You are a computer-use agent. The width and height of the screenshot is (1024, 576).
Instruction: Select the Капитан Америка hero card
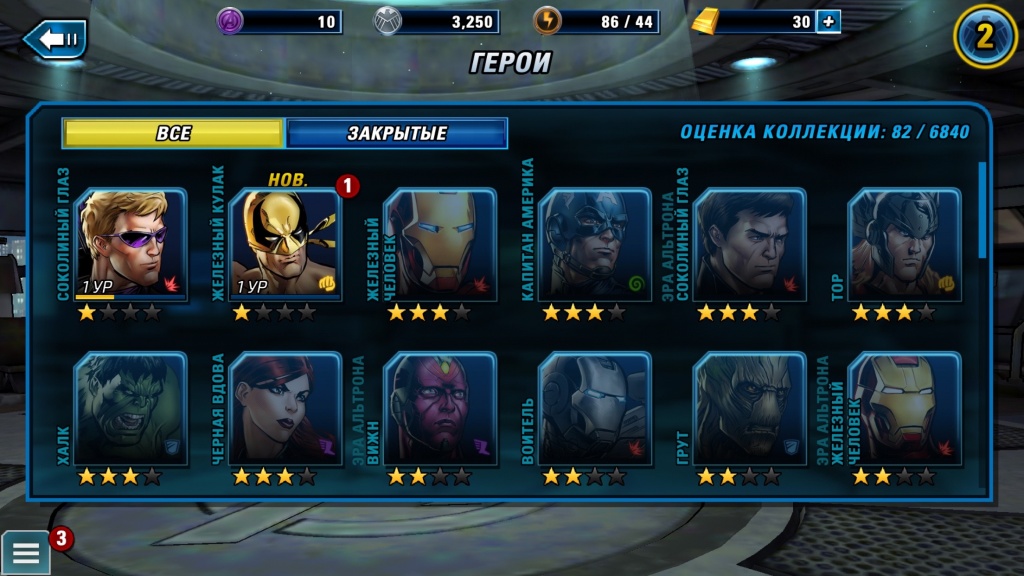(594, 245)
